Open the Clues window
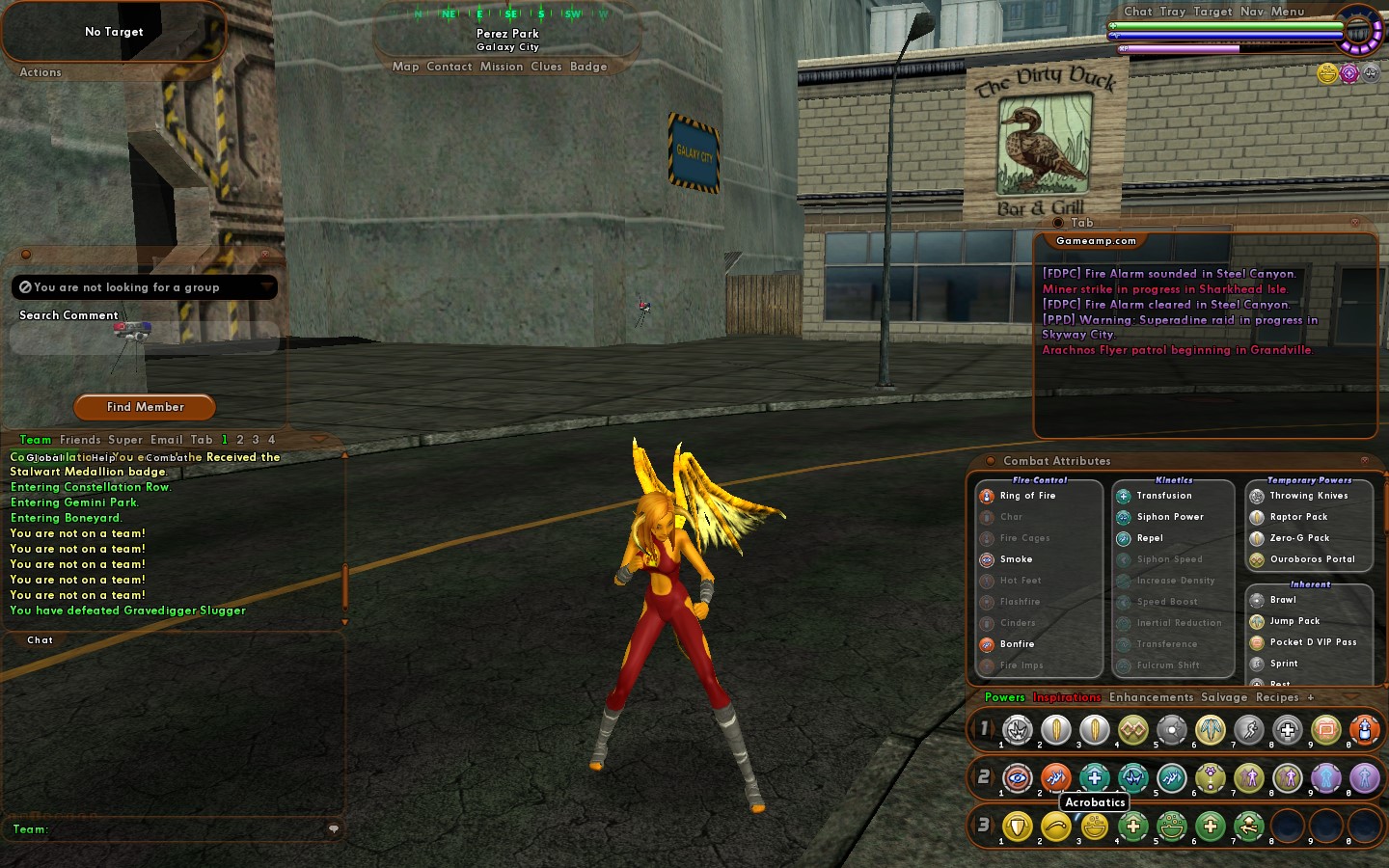The image size is (1389, 868). click(x=546, y=67)
